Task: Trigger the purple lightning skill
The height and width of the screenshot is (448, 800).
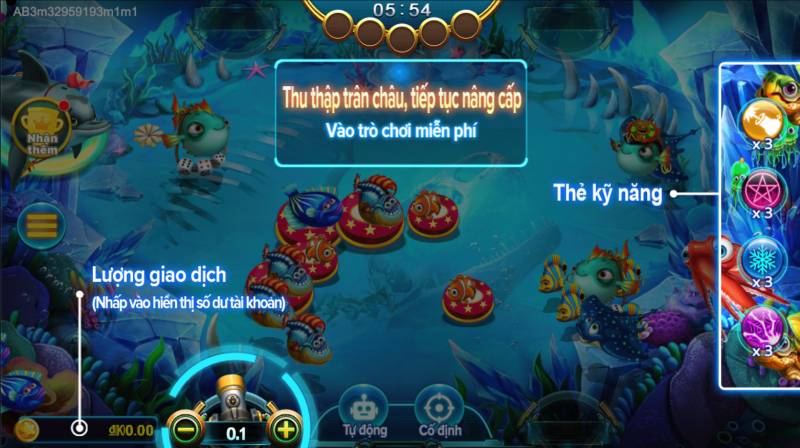Action: click(x=763, y=327)
